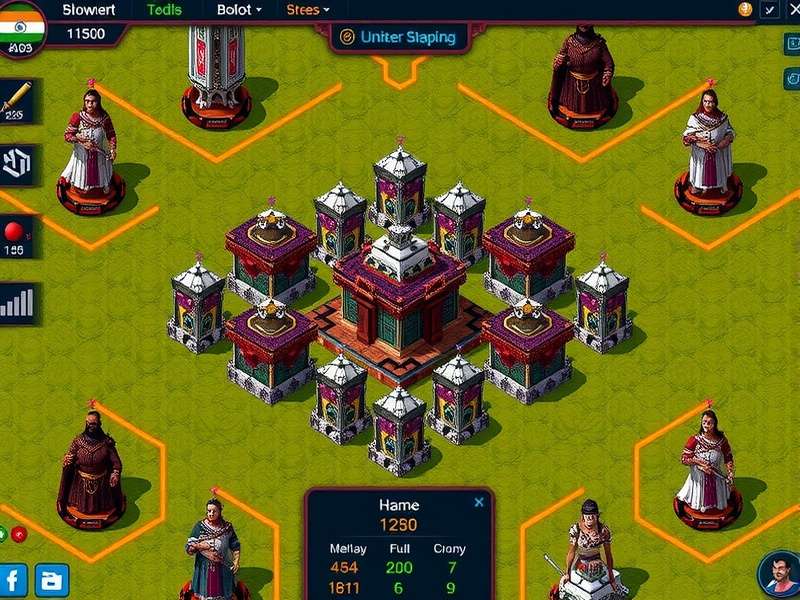Open the white cube icon panel
The width and height of the screenshot is (800, 600).
point(18,163)
